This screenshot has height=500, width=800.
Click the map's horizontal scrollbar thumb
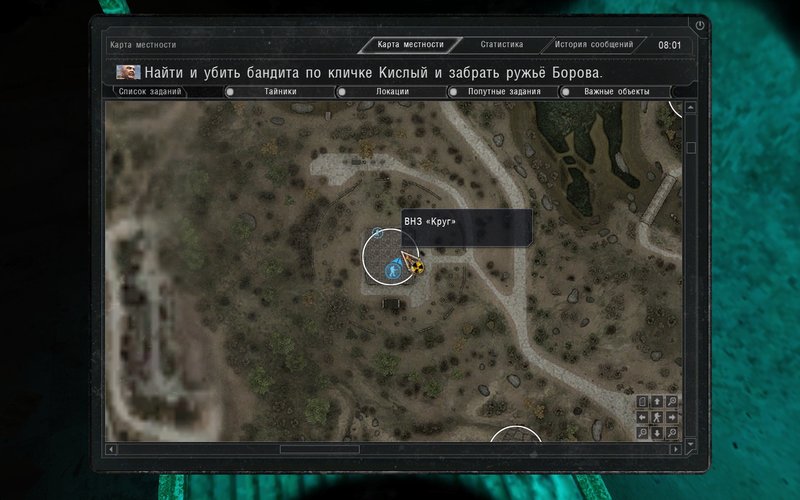click(319, 450)
